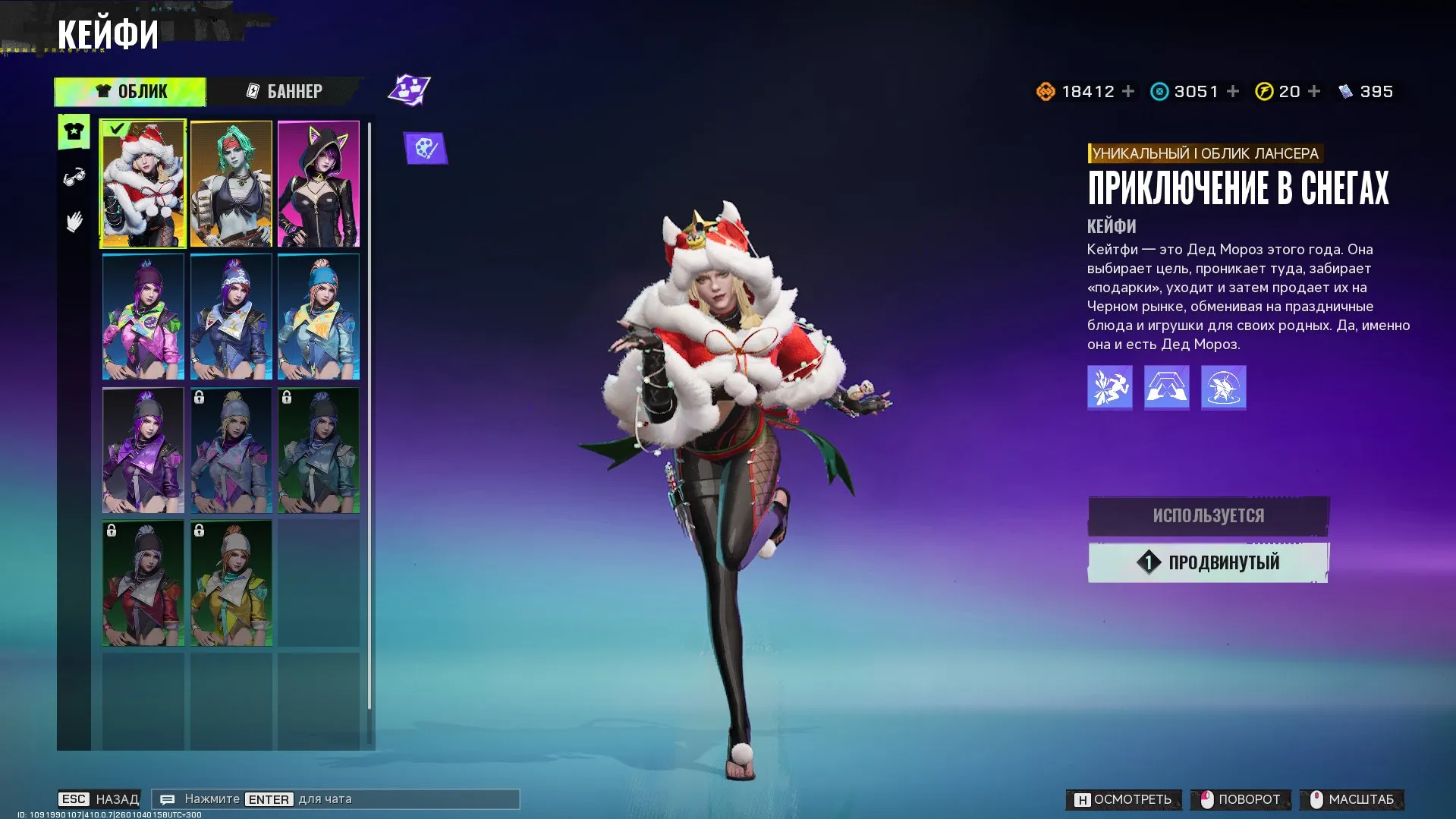1456x819 pixels.
Task: View the first skill icon under description
Action: [x=1109, y=387]
